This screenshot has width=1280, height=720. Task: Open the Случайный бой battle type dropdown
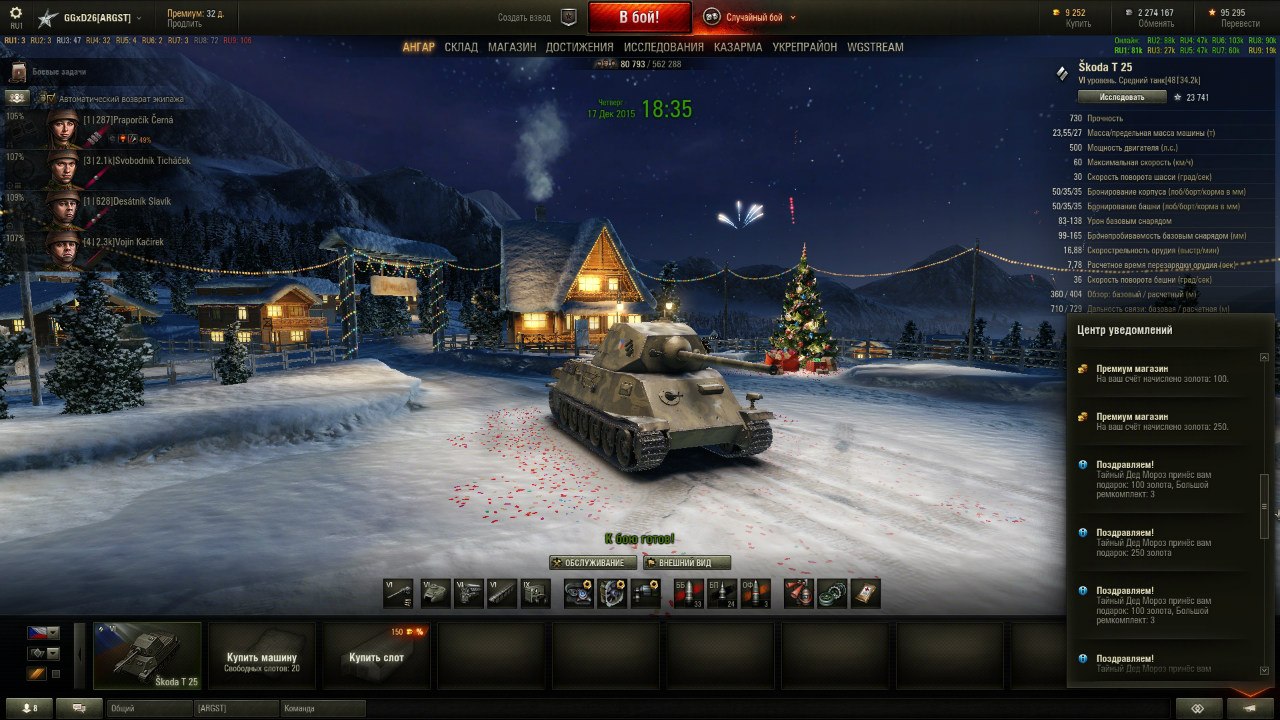pos(752,17)
